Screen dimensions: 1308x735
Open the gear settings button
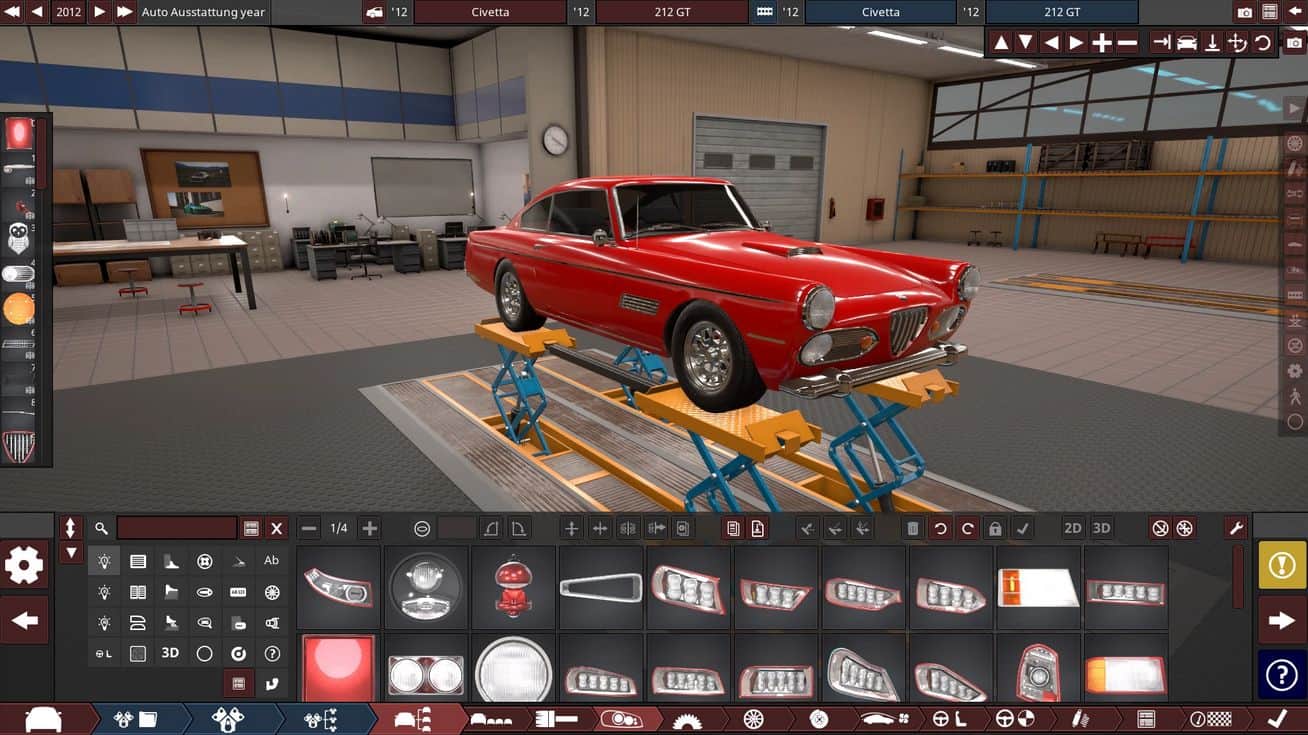(24, 566)
